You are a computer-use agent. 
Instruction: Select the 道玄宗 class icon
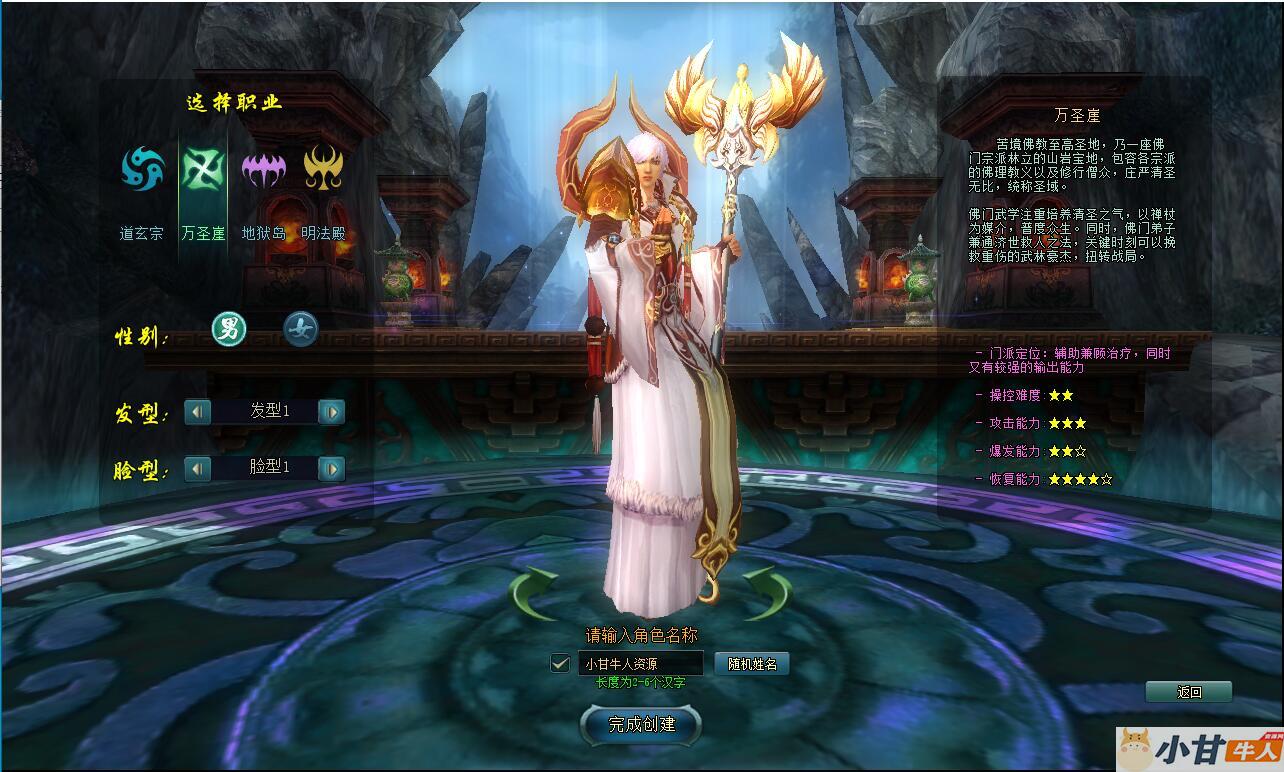point(142,169)
